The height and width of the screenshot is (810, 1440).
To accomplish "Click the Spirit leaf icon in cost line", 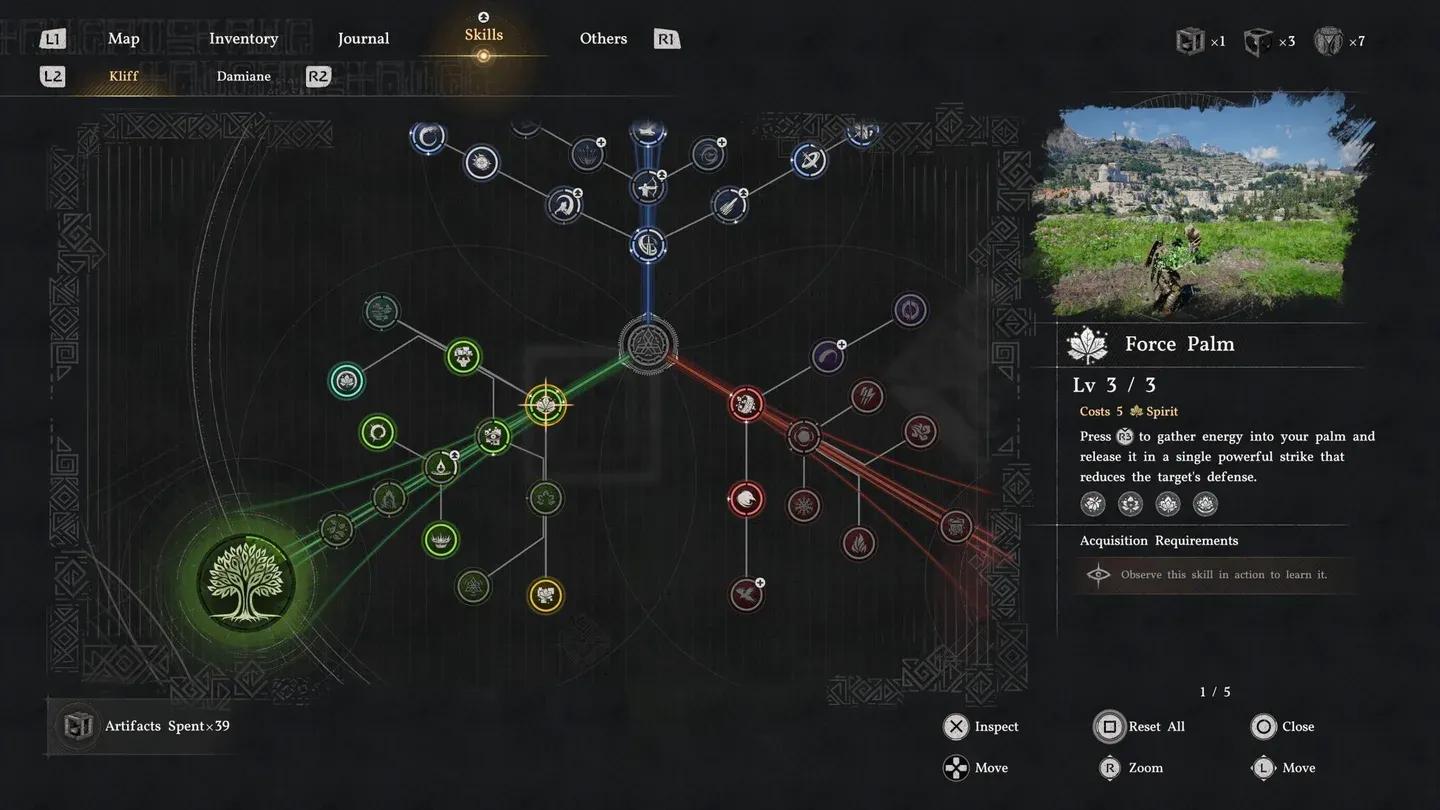I will 1137,411.
